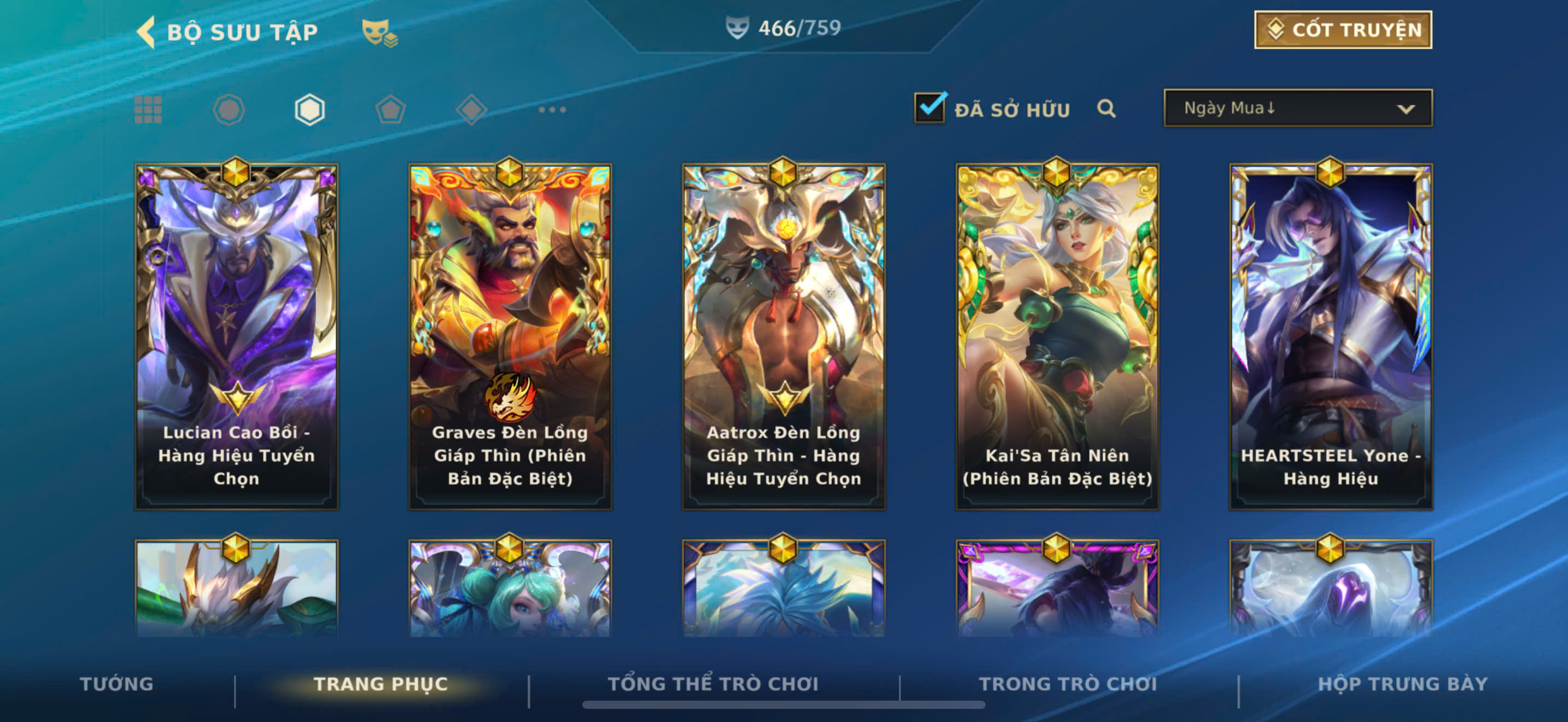Toggle the Đã Sở Hữu checkbox
Image resolution: width=1568 pixels, height=722 pixels.
929,108
